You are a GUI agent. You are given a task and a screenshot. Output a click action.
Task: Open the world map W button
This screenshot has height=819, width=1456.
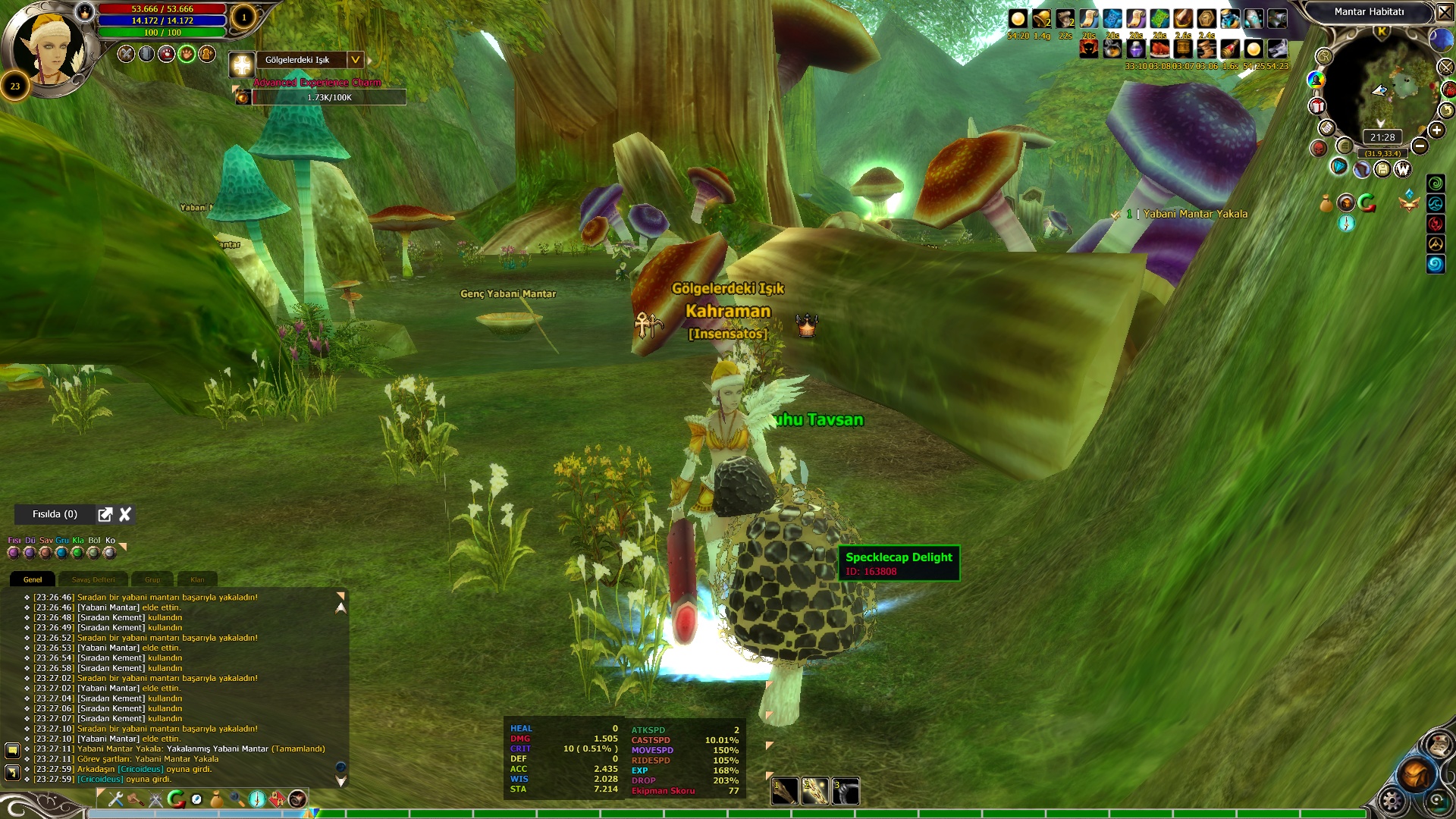(1402, 169)
